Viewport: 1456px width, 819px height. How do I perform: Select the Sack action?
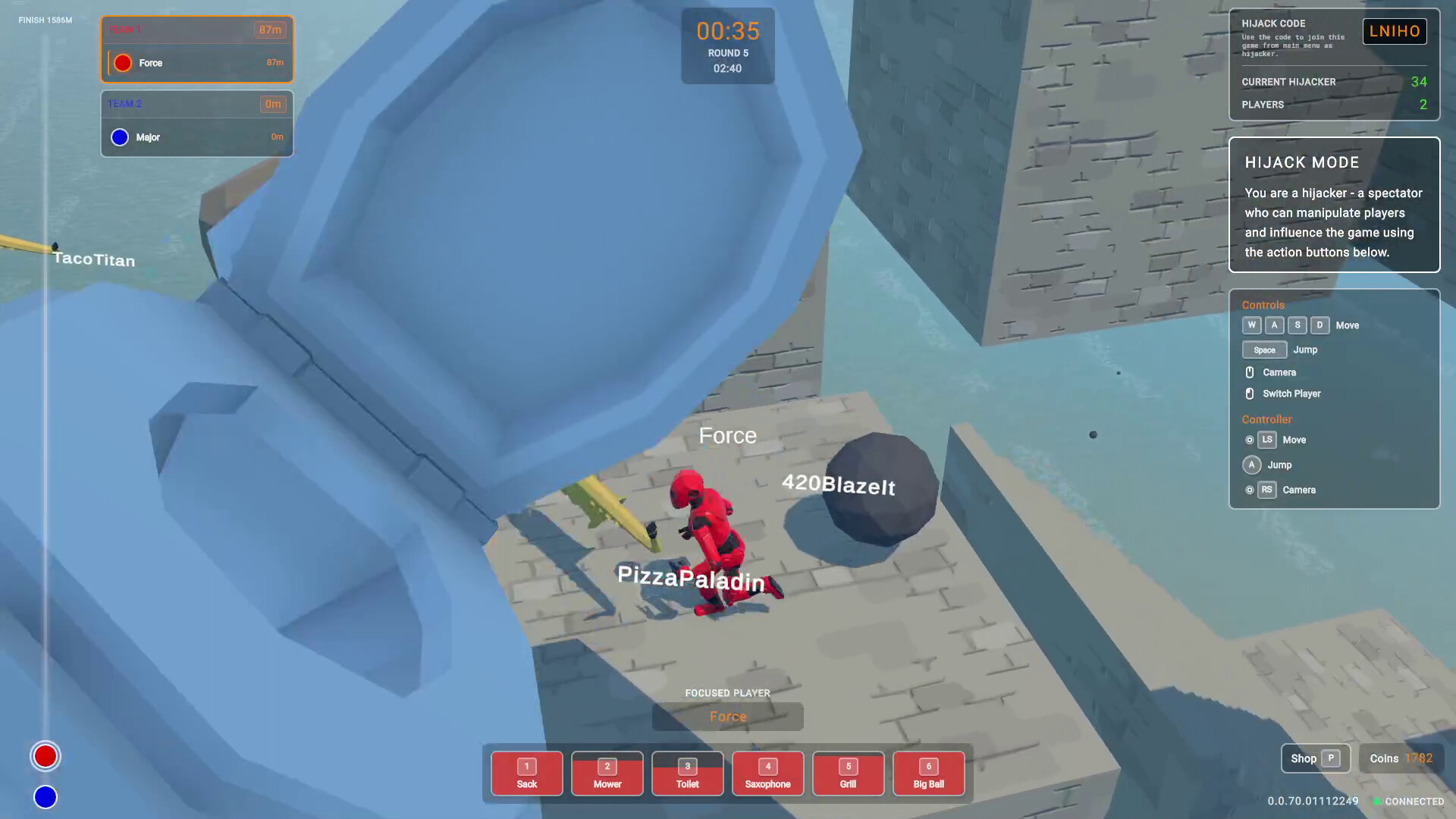point(526,773)
